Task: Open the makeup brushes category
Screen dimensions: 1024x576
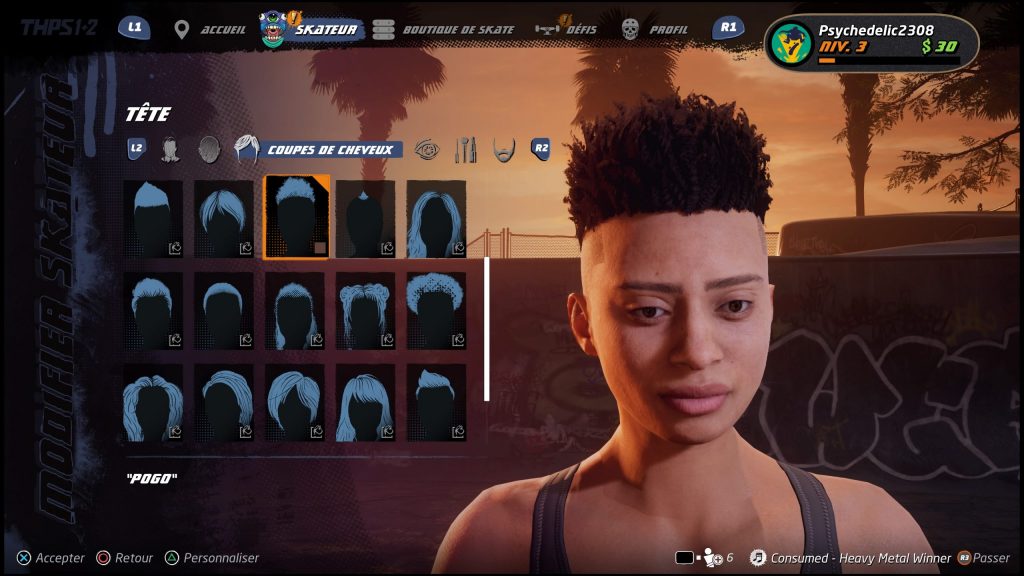Action: coord(466,150)
